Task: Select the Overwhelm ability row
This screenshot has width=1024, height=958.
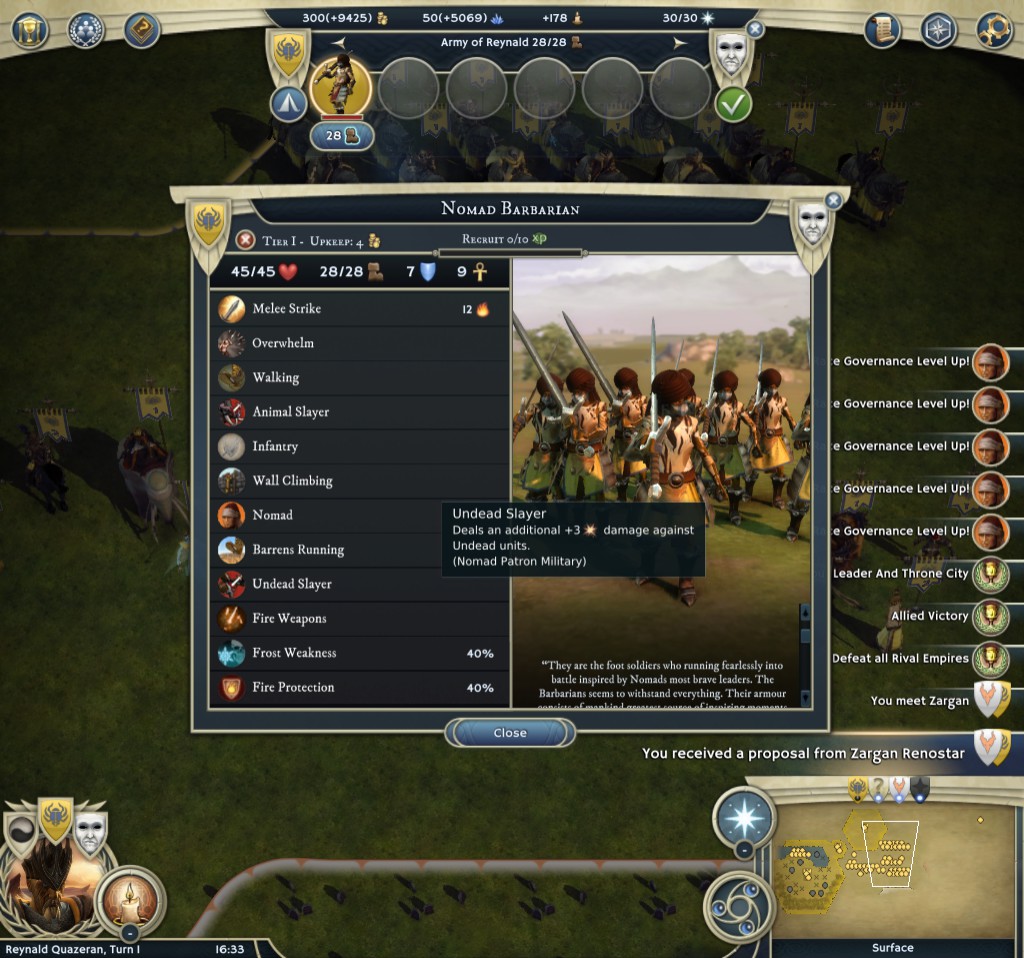Action: (x=358, y=343)
